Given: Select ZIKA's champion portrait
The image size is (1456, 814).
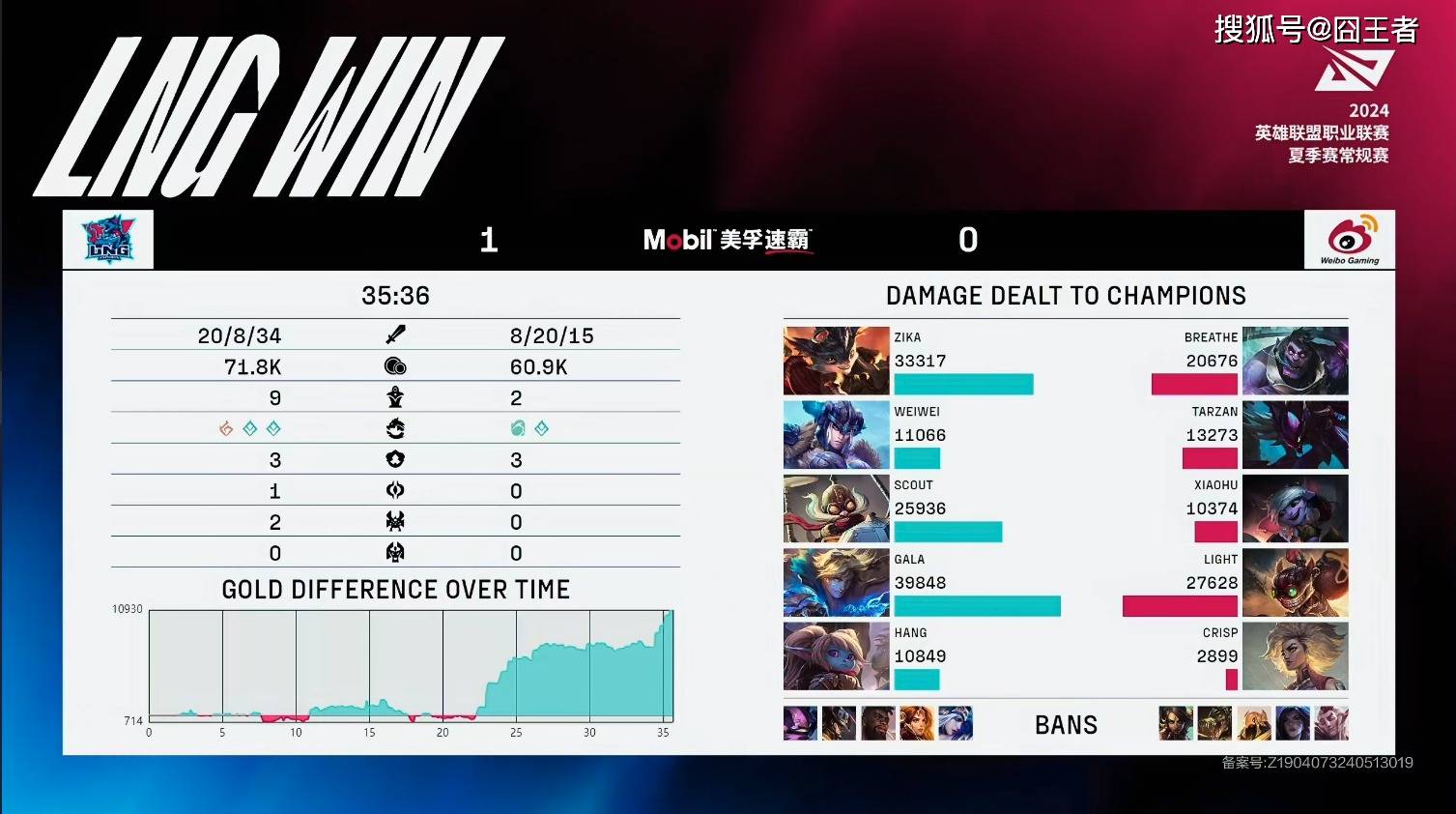Looking at the screenshot, I should click(836, 361).
